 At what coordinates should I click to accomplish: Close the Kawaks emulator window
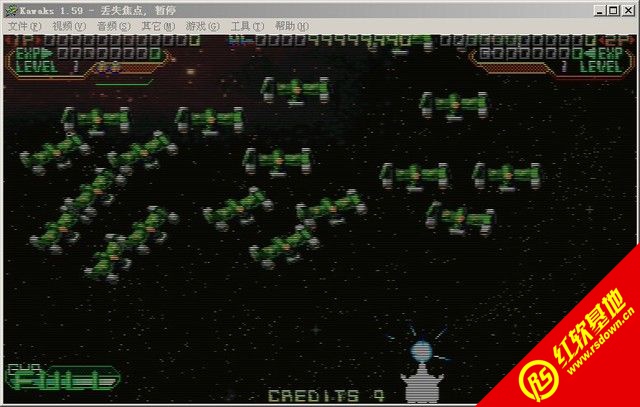click(x=627, y=9)
